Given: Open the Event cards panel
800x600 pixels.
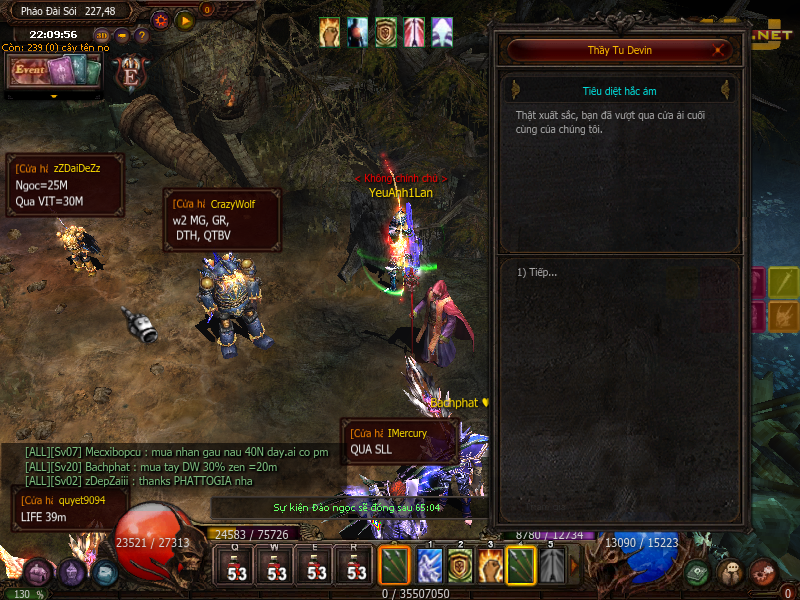Looking at the screenshot, I should click(x=56, y=71).
